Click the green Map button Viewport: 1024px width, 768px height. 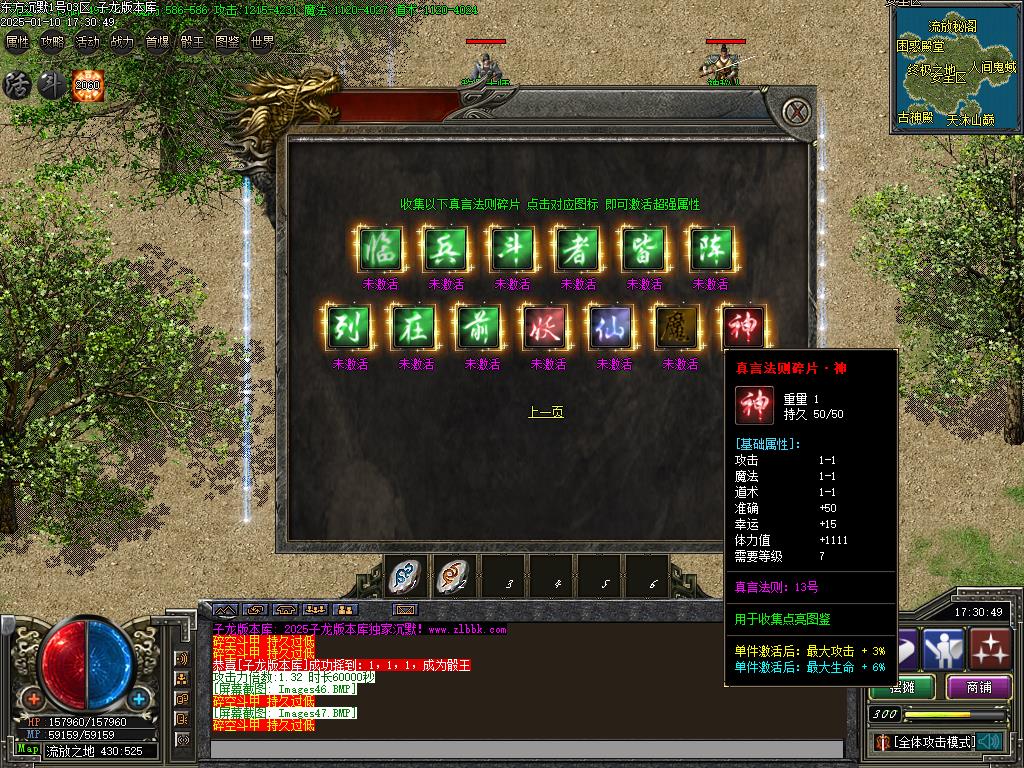click(x=28, y=749)
